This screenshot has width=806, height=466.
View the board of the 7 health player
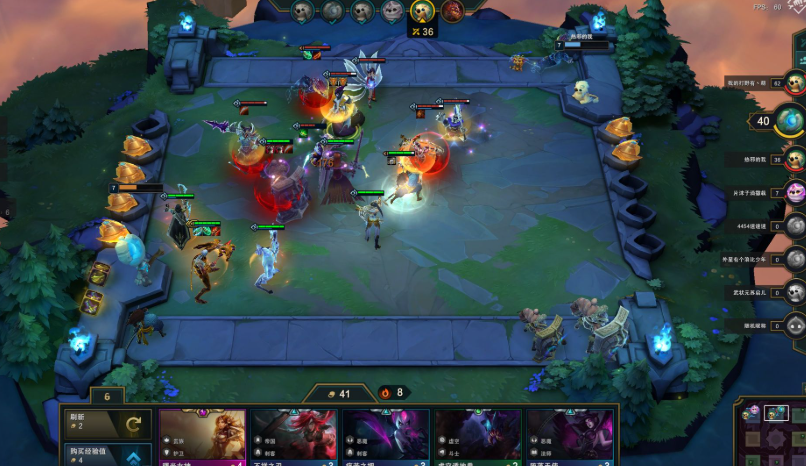coord(796,192)
